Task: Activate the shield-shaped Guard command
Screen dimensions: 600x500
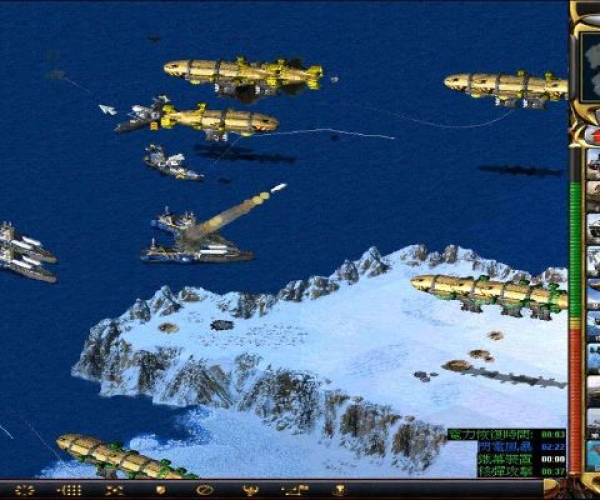Action: point(160,491)
